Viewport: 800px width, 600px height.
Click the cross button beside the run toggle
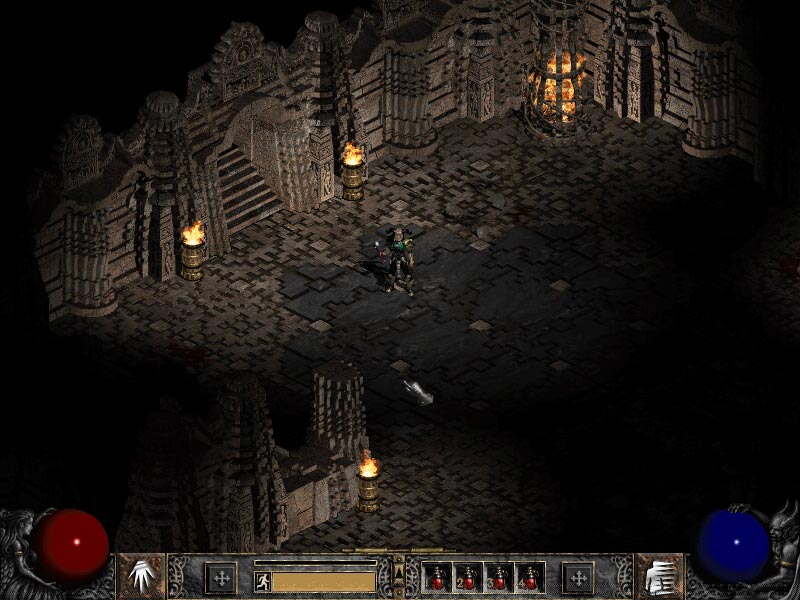(x=220, y=578)
